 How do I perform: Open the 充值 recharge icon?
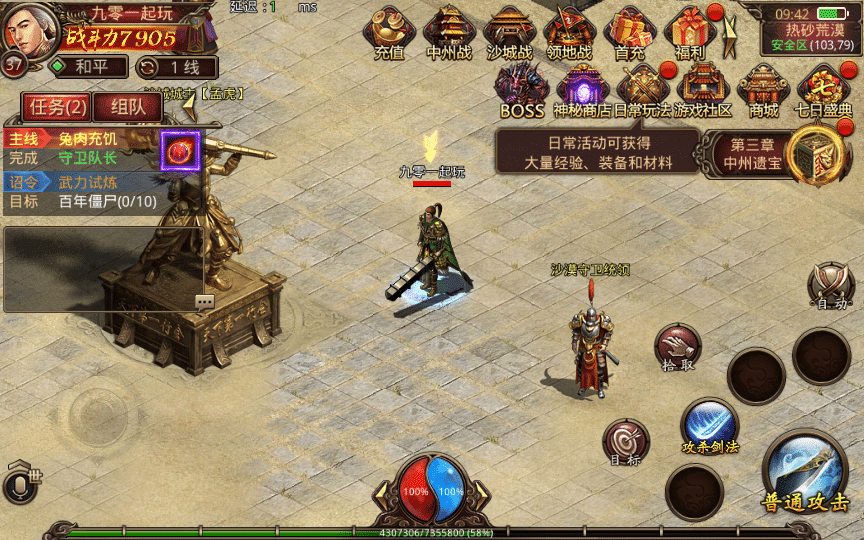coord(389,31)
